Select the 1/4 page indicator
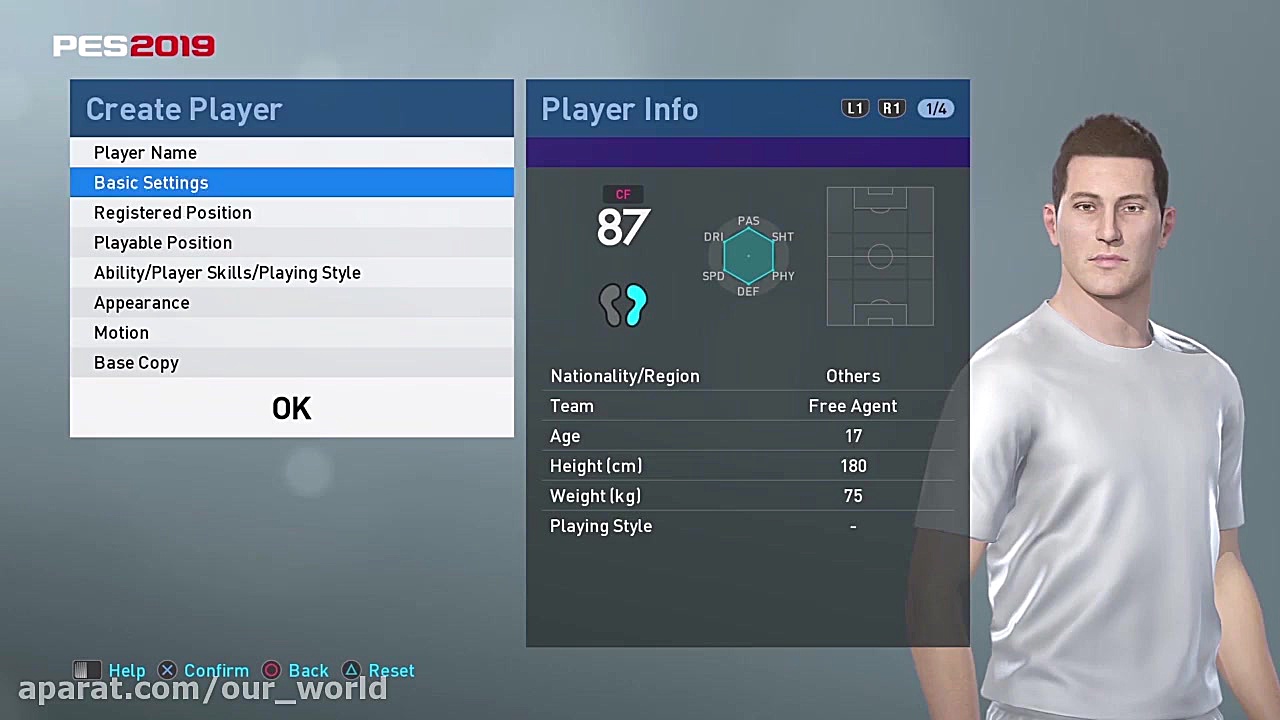The image size is (1280, 720). (x=936, y=108)
